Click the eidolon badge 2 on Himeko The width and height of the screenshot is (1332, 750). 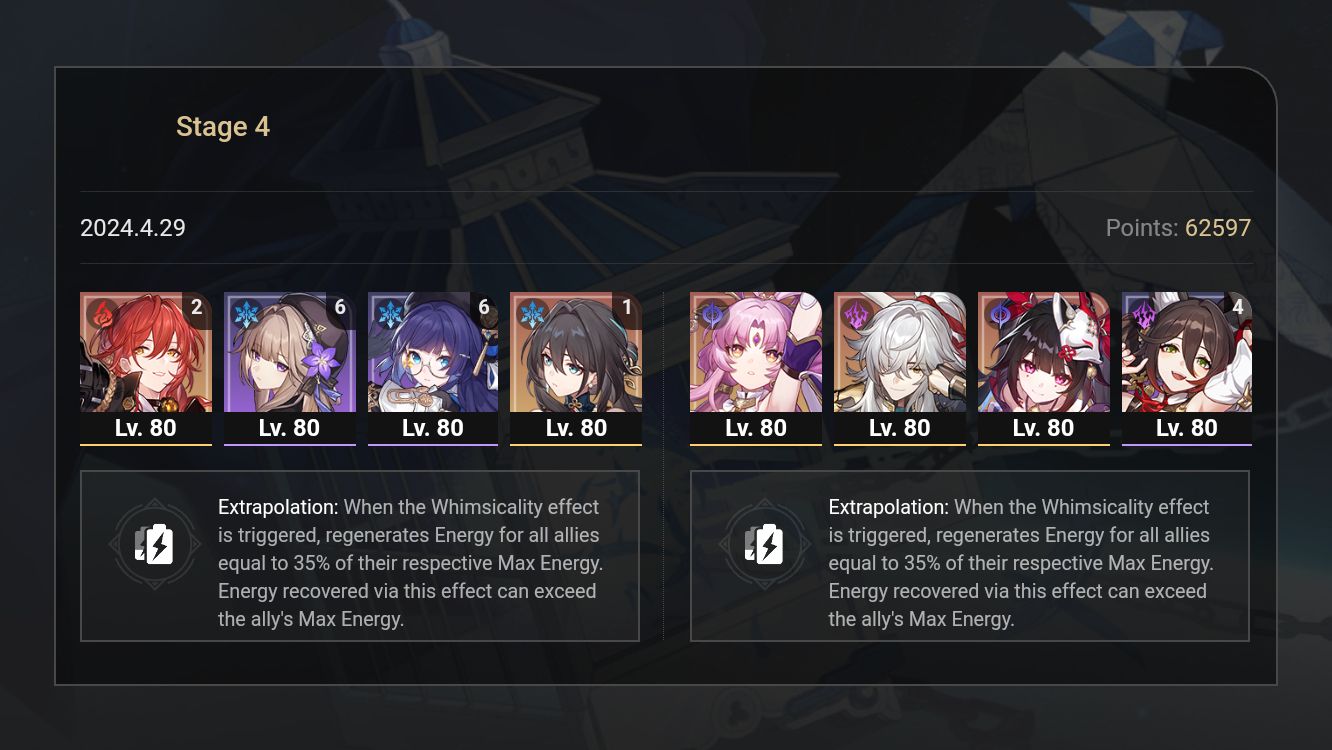click(x=196, y=307)
